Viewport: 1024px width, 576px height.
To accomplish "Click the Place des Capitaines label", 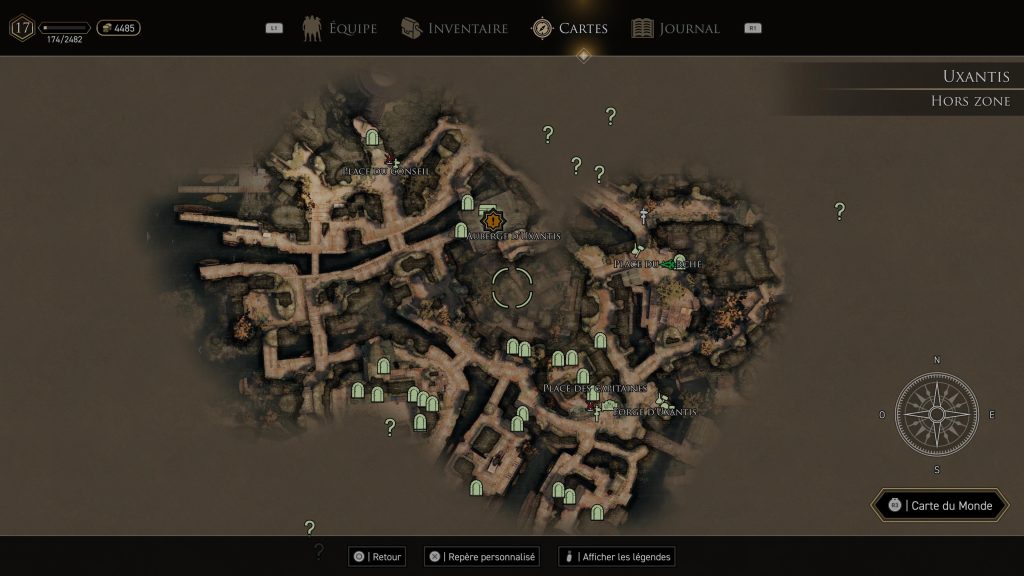I will click(x=595, y=387).
